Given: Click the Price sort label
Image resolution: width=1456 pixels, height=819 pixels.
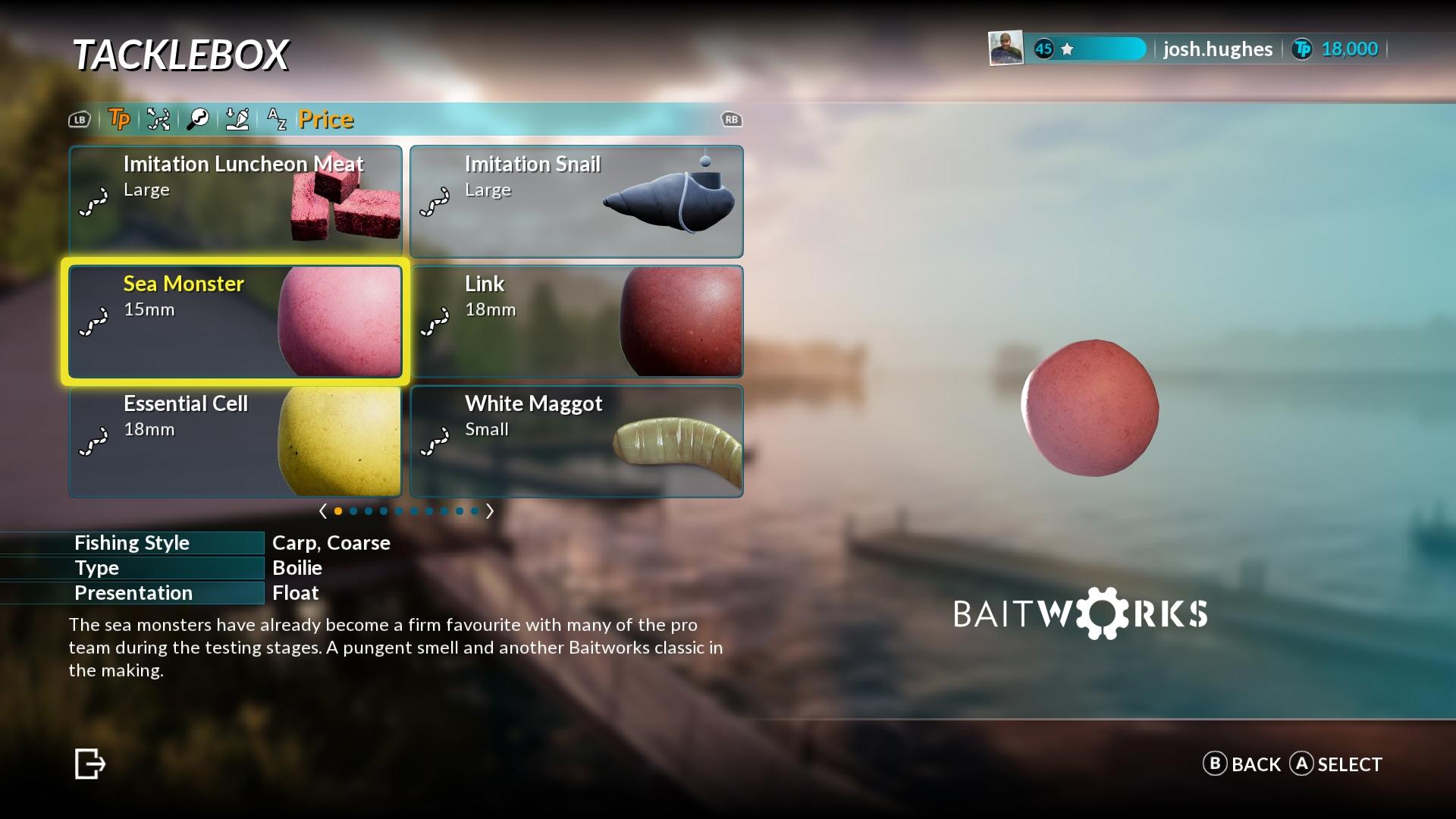Looking at the screenshot, I should click(325, 120).
